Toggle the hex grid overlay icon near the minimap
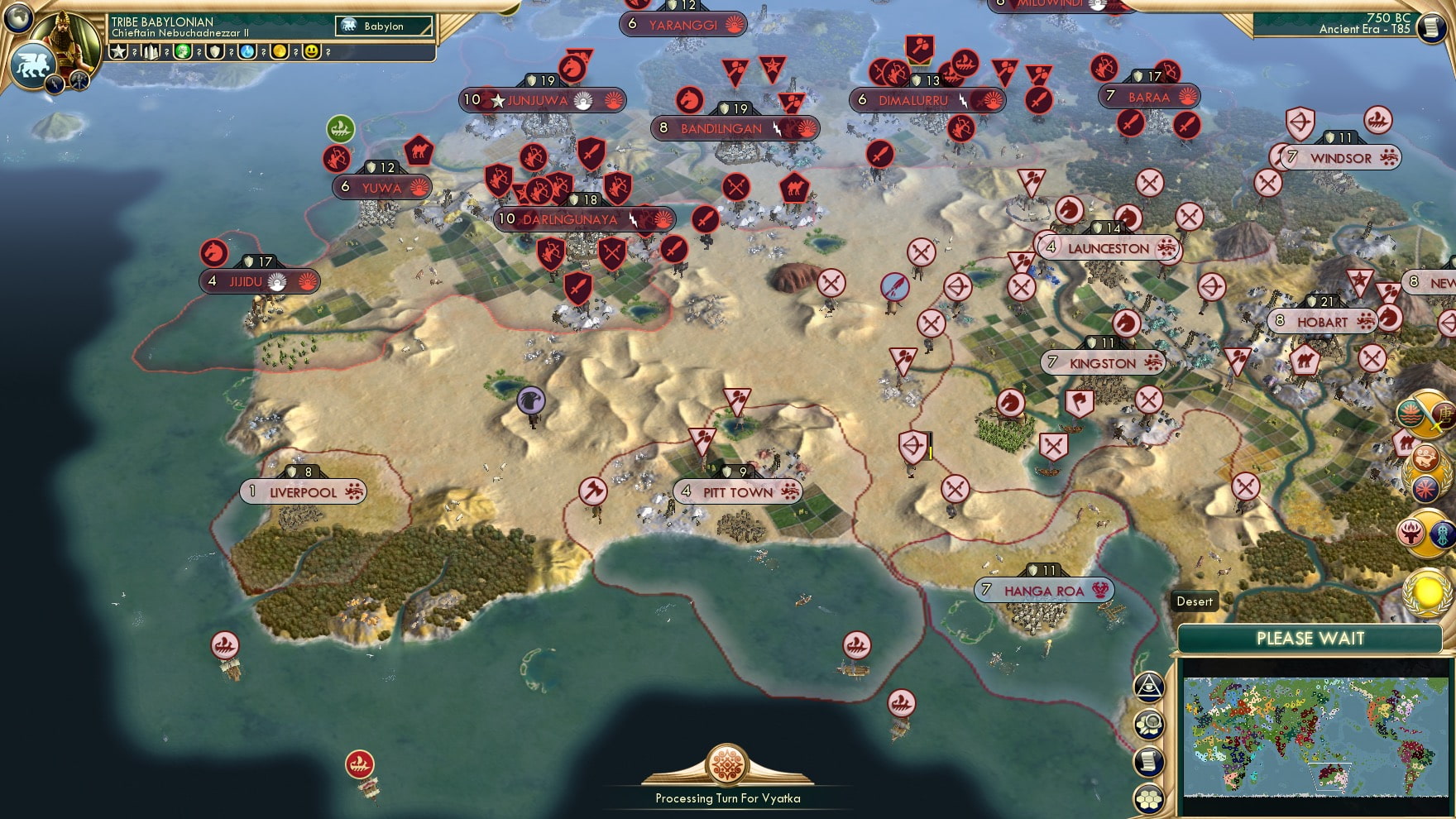 click(x=1148, y=797)
